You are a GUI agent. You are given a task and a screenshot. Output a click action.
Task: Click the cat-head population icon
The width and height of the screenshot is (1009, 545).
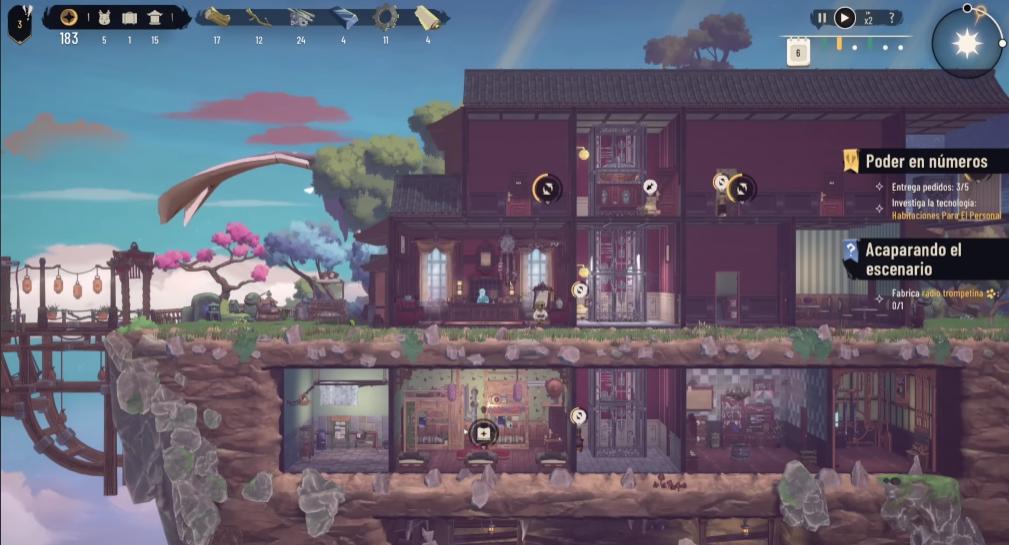104,17
